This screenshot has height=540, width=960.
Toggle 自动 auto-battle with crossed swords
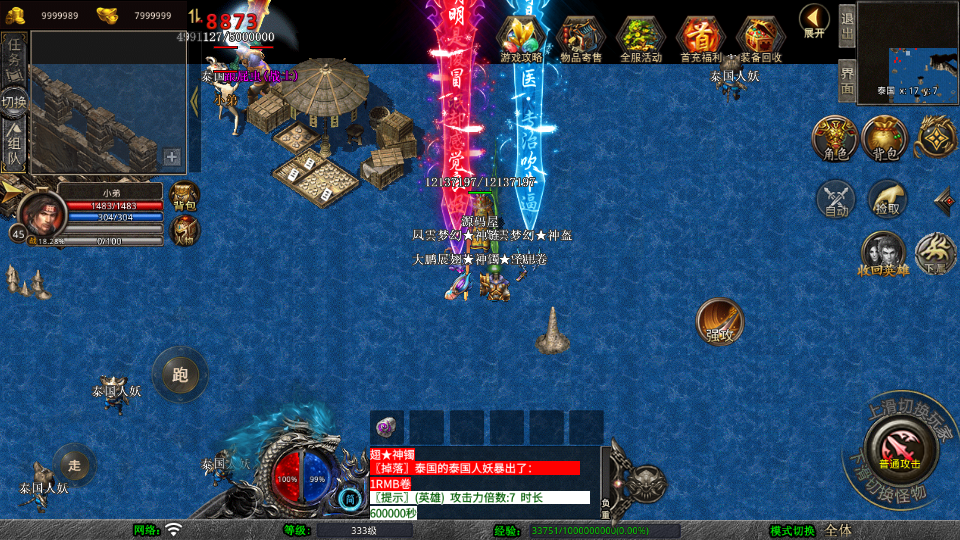(x=836, y=198)
